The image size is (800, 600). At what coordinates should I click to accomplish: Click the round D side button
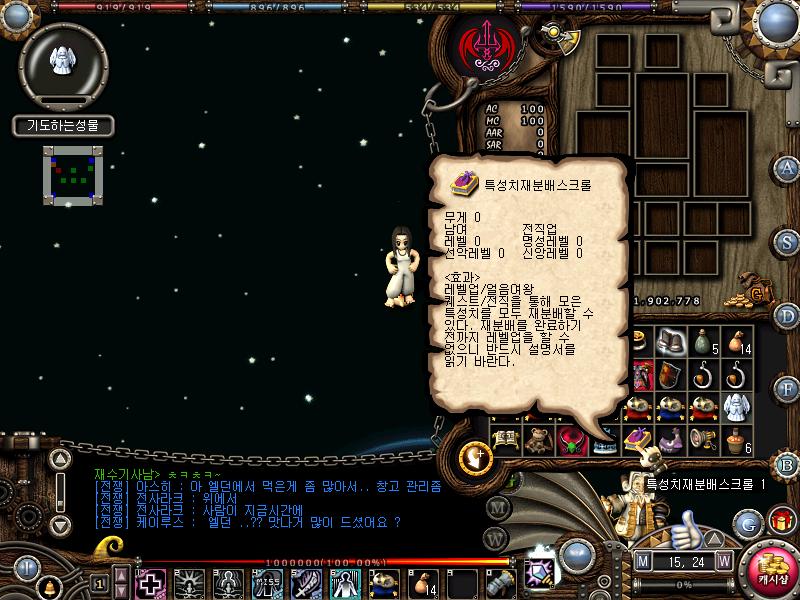coord(787,316)
